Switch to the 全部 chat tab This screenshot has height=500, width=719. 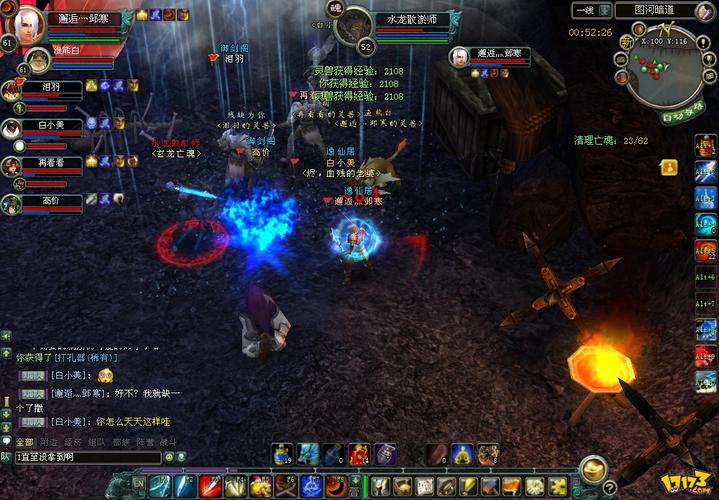(x=23, y=441)
